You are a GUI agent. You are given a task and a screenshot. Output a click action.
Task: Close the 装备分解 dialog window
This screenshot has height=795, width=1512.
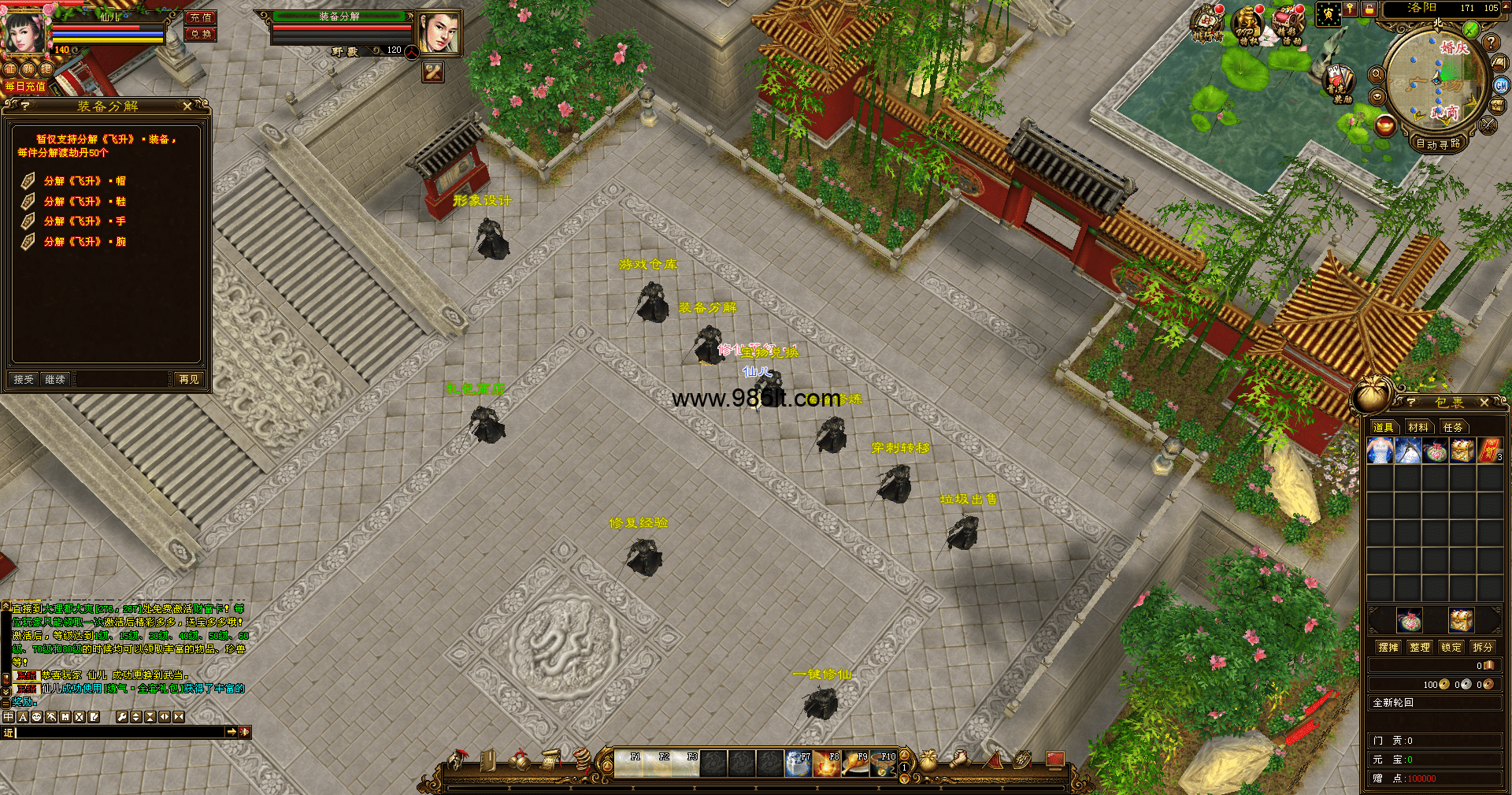[187, 106]
